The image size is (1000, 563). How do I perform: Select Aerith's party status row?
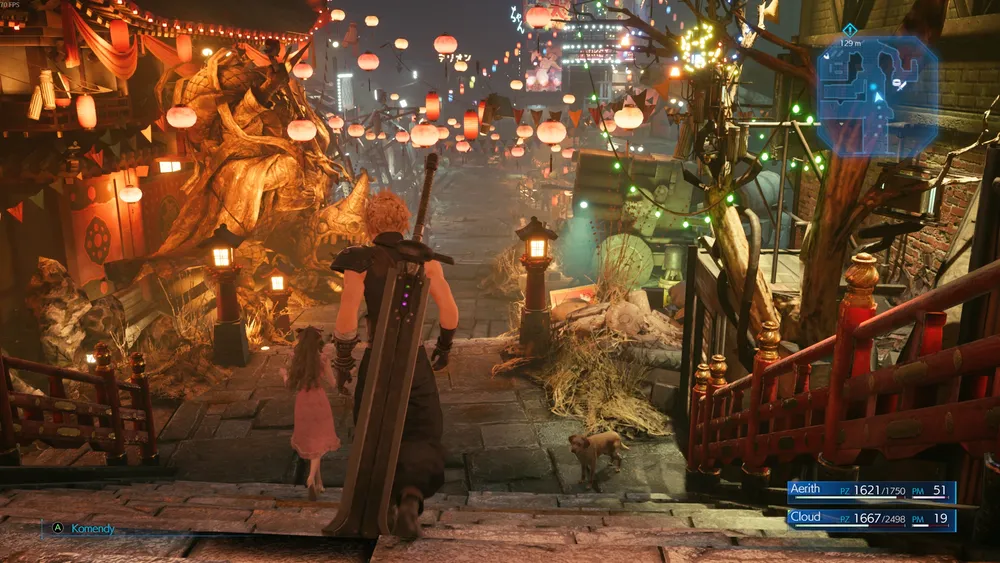870,492
